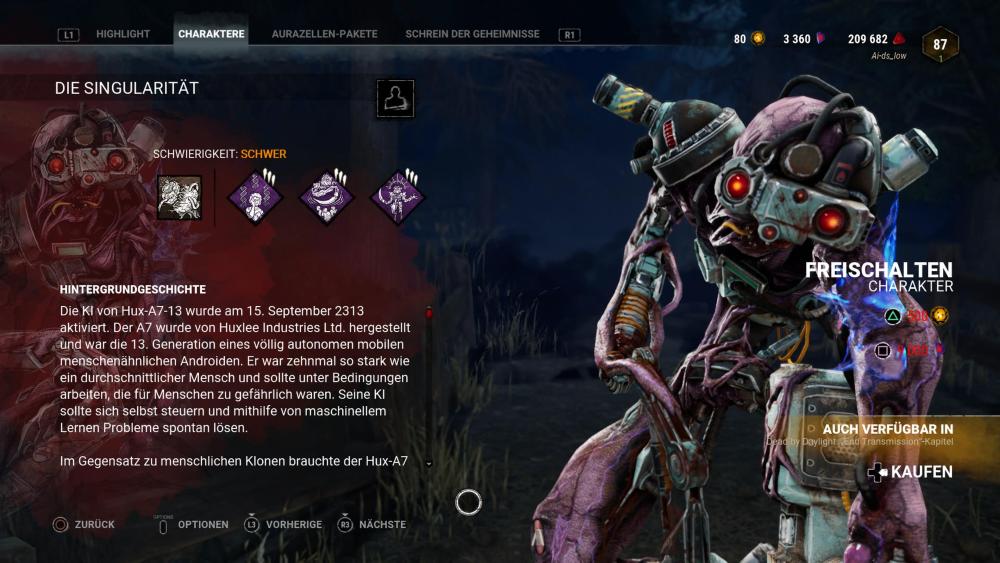Go to Schrein der Geheimnisse tab
1000x563 pixels.
pyautogui.click(x=472, y=34)
